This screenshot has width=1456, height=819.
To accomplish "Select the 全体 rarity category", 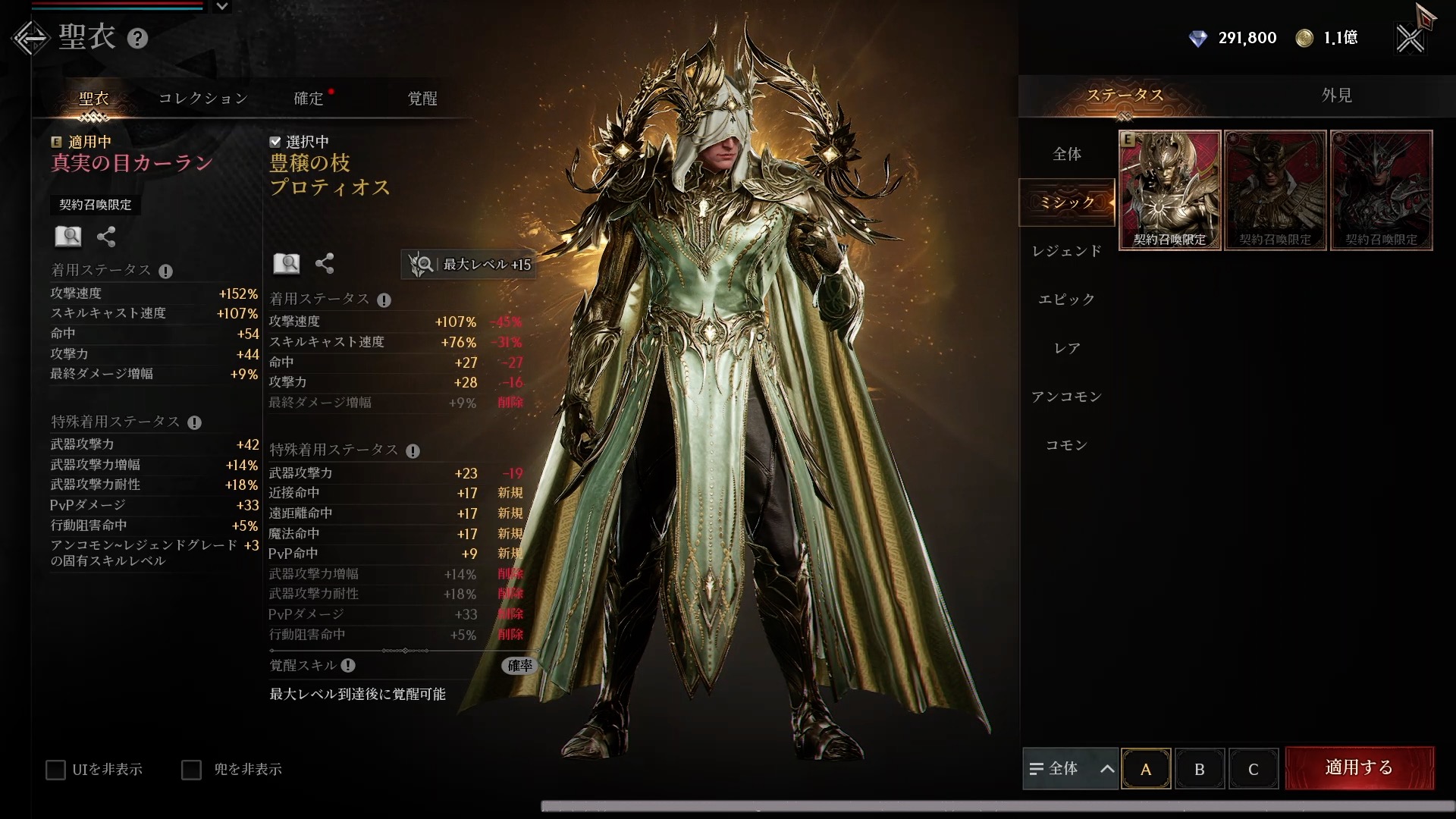I will pyautogui.click(x=1067, y=154).
